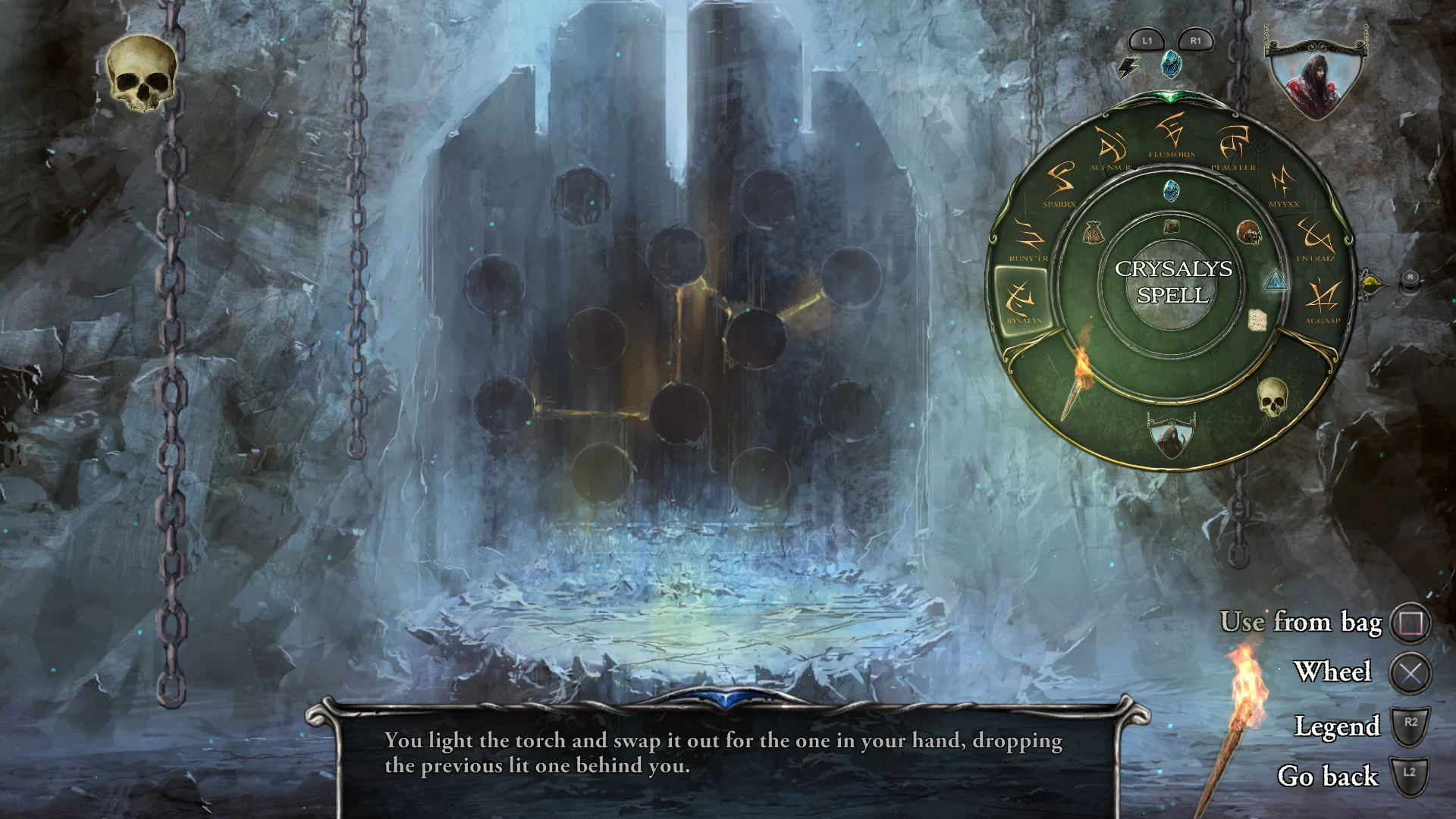
Task: Open the Legend with R2
Action: click(x=1408, y=724)
